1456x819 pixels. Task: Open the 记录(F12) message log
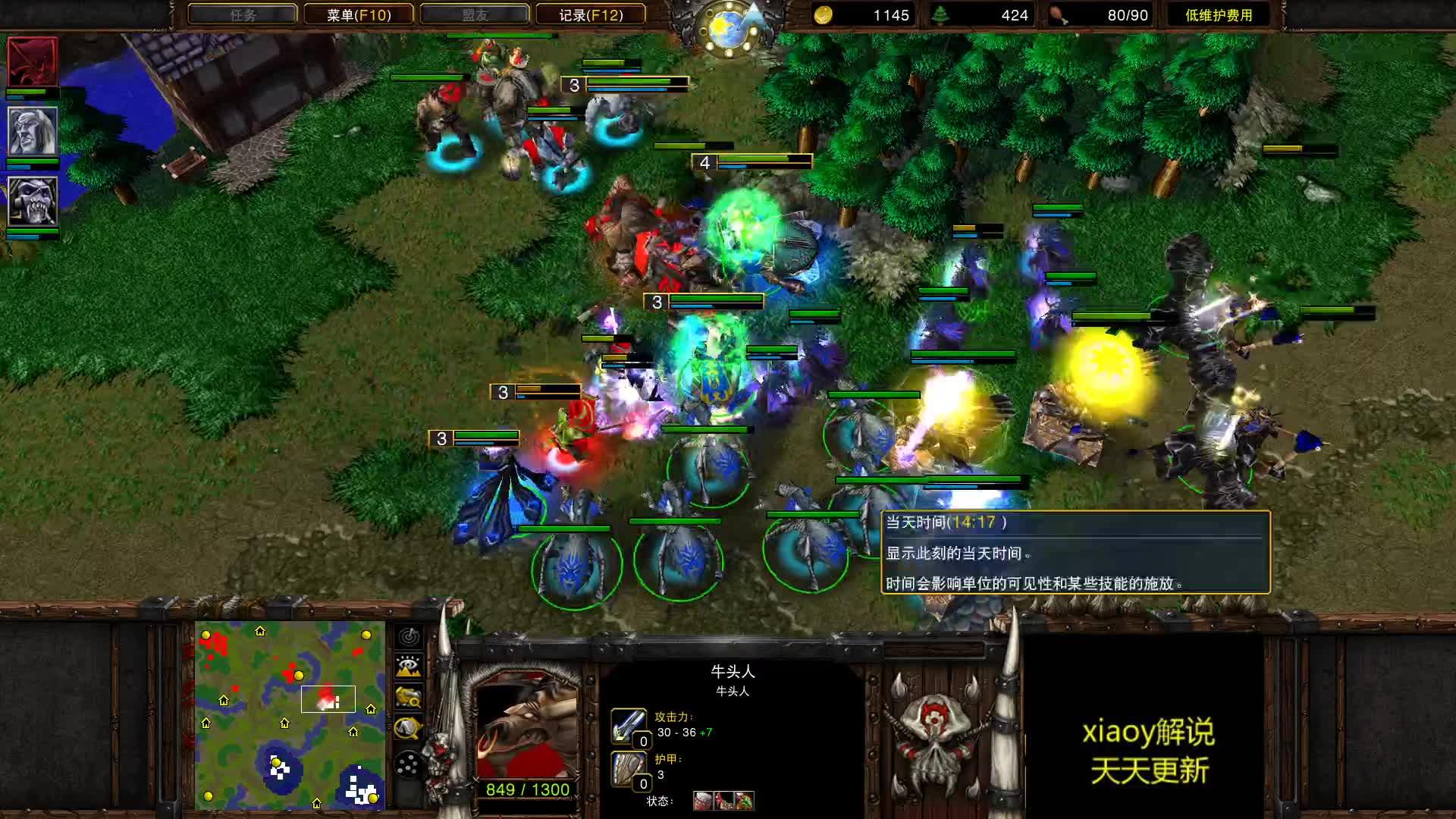coord(591,14)
